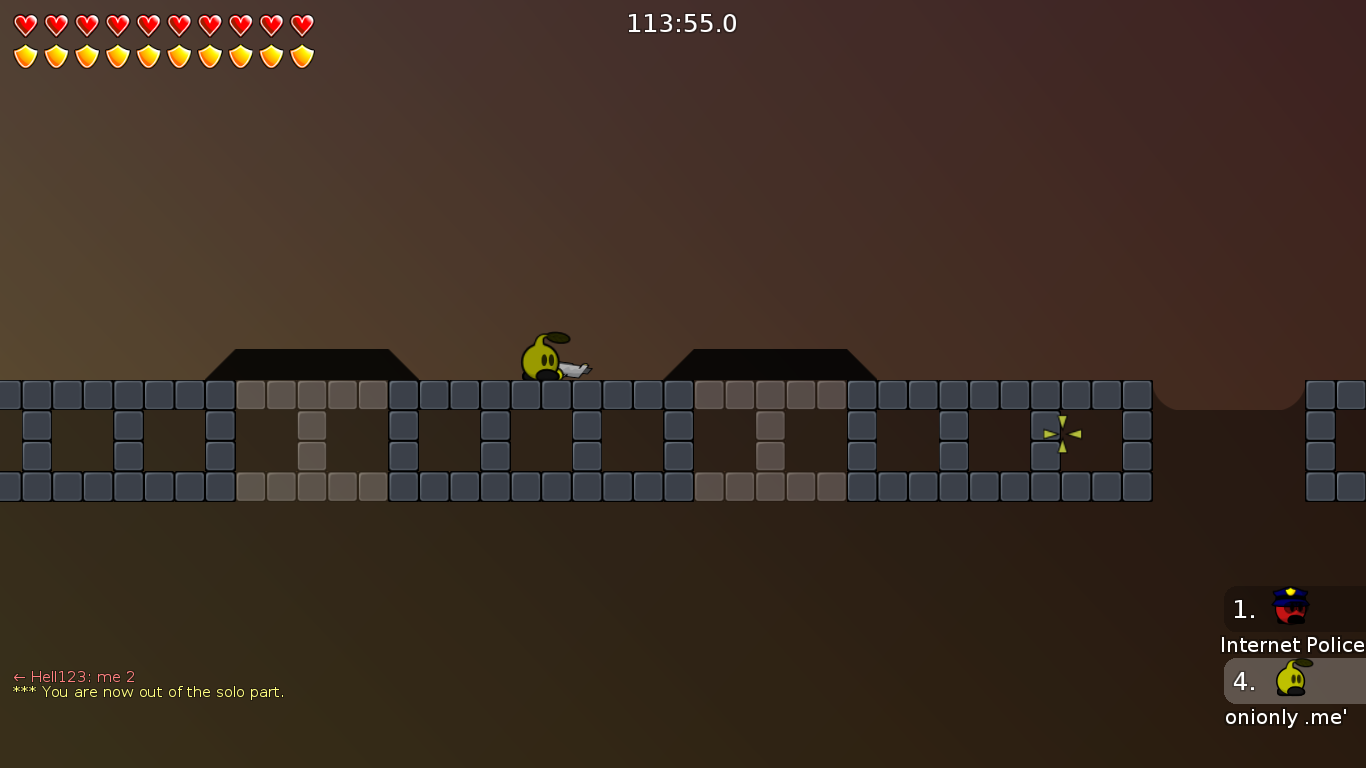Screen dimensions: 1366x768
Task: Click the first red heart in health bar
Action: [x=24, y=24]
